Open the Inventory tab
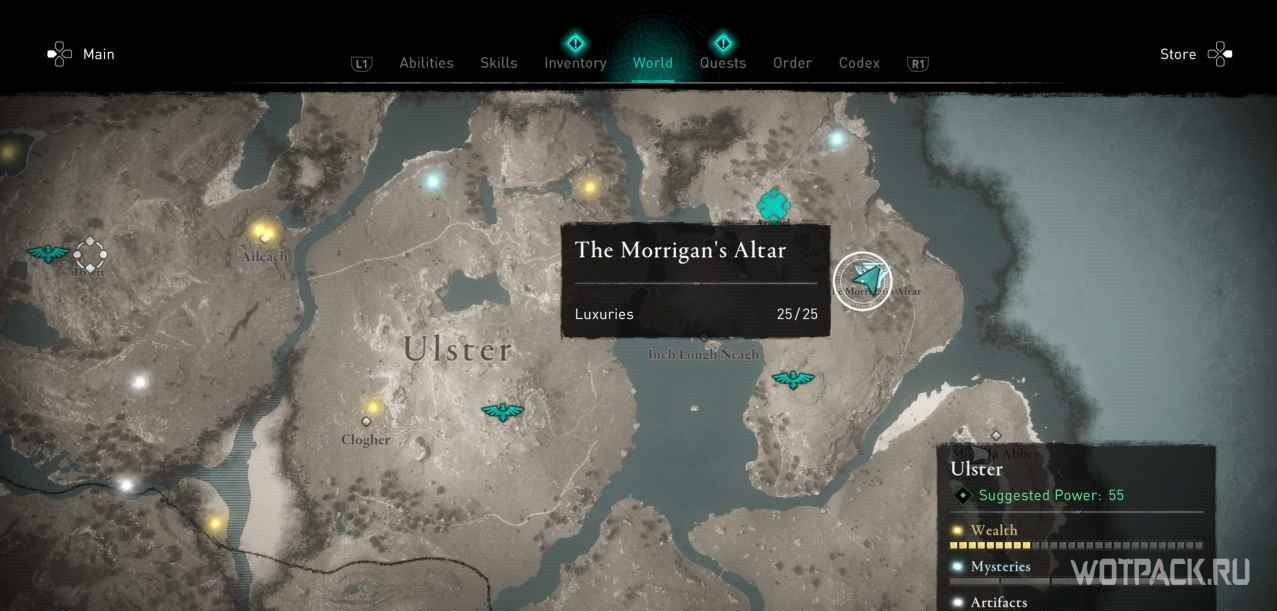Image resolution: width=1277 pixels, height=611 pixels. [575, 63]
